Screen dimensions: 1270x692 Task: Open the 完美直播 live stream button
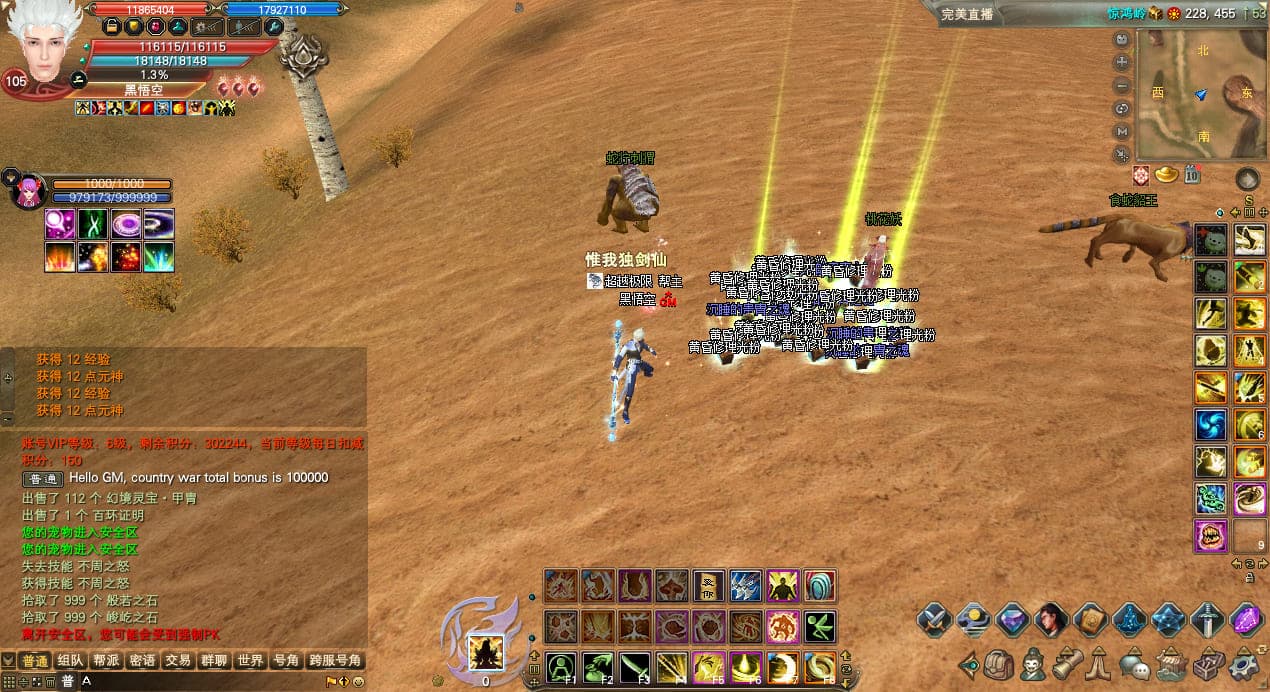tap(967, 14)
